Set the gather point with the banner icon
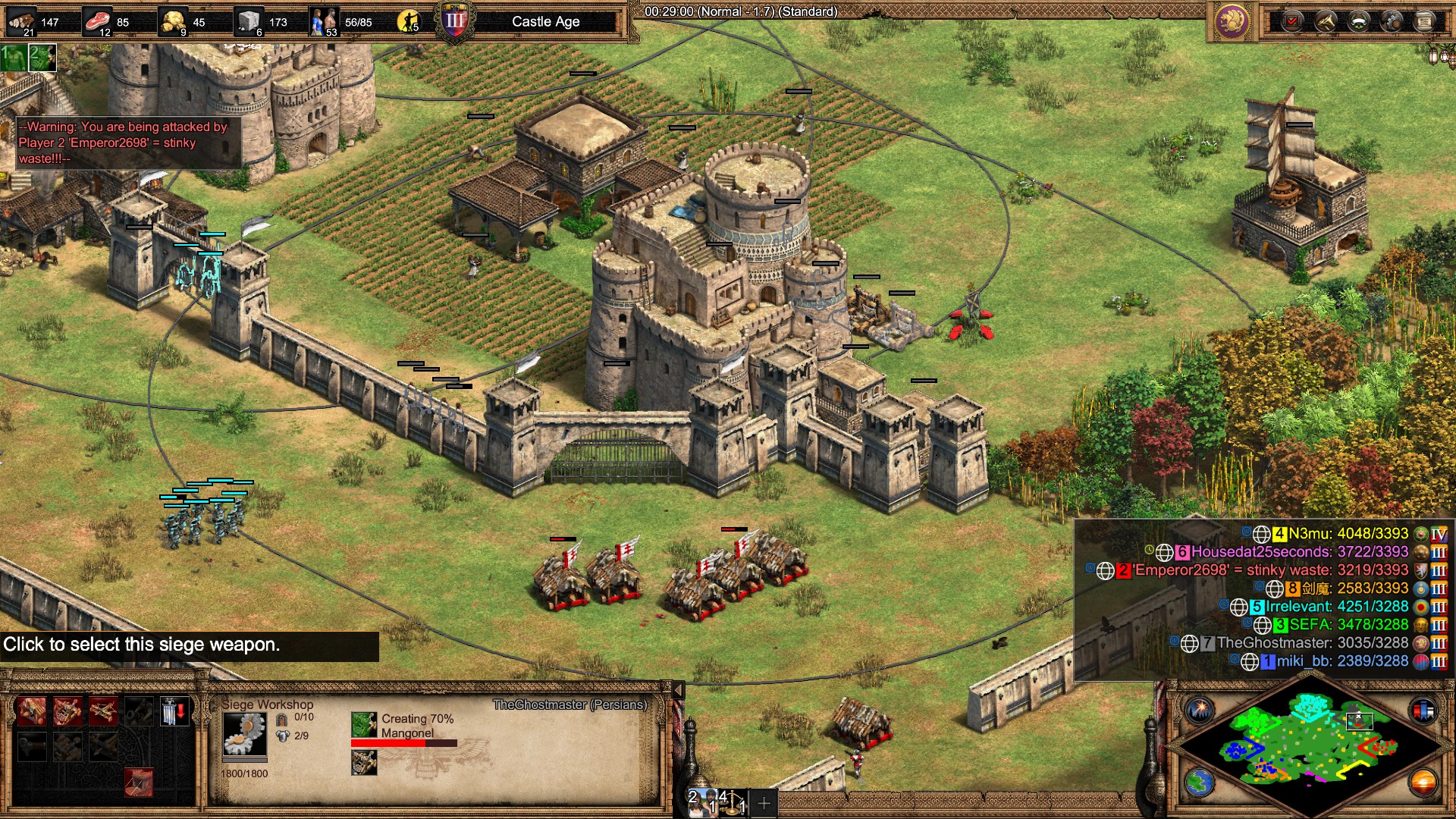1456x819 pixels. (x=174, y=712)
